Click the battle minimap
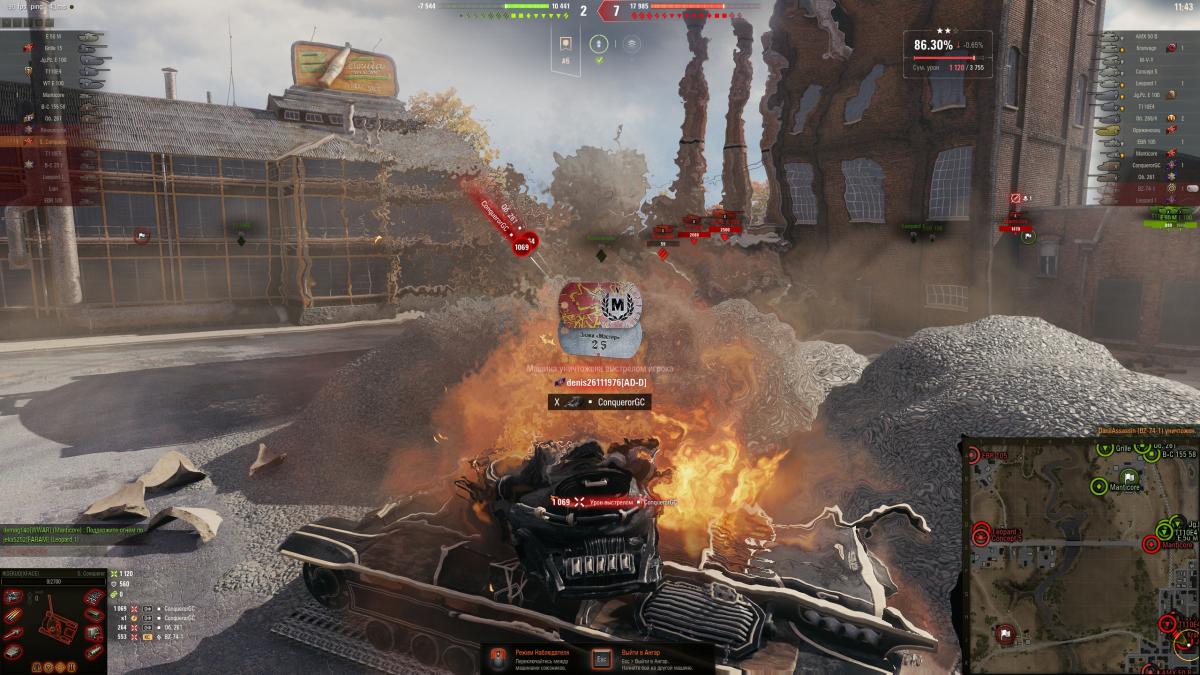Image resolution: width=1200 pixels, height=675 pixels. [1080, 555]
